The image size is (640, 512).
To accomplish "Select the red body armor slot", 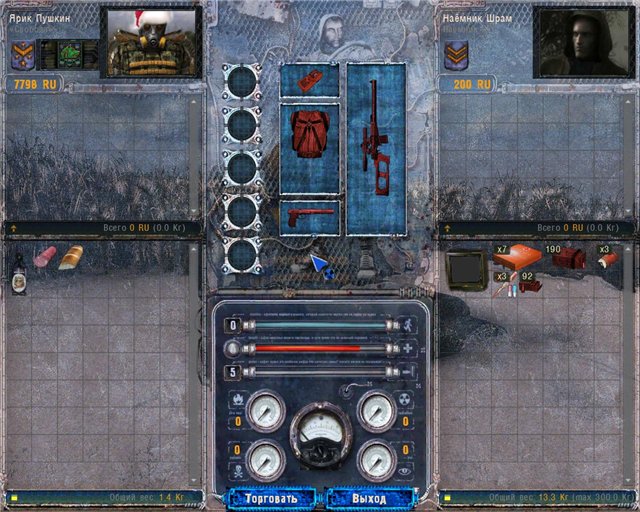I will pos(309,147).
